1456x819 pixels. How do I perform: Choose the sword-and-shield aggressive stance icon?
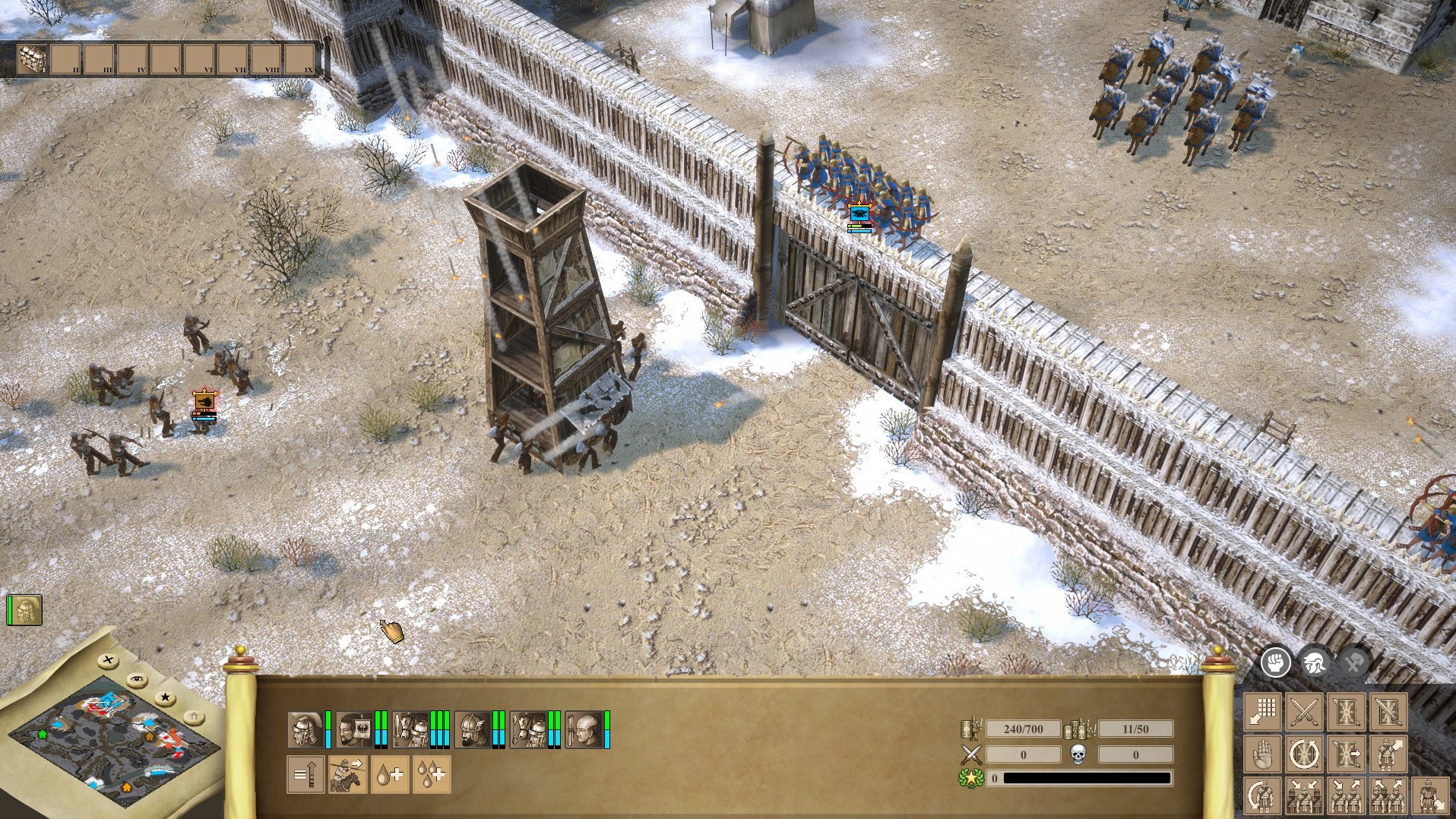tap(1388, 712)
